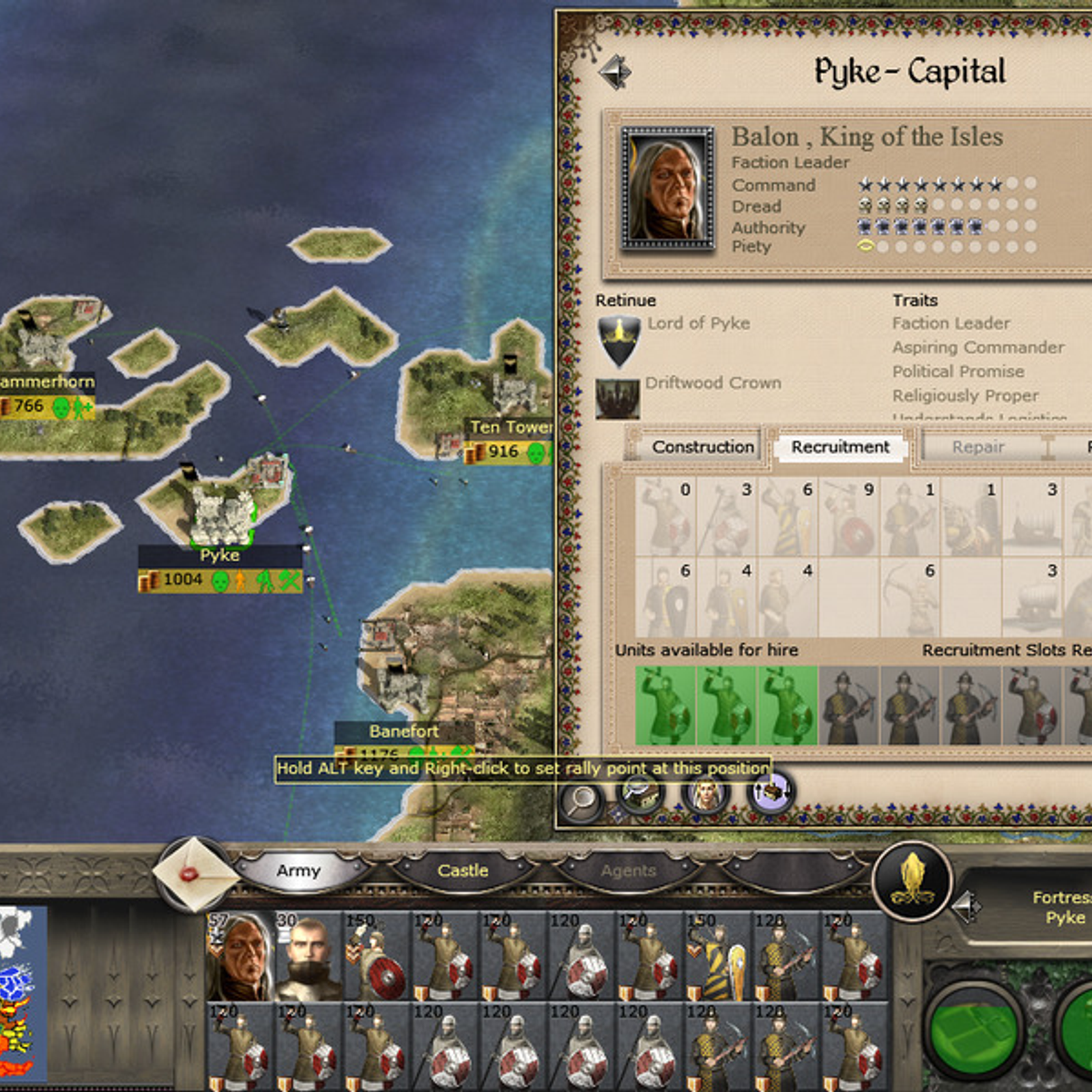Open Balon's portrait in the settlement panel
This screenshot has height=1092, width=1092.
tap(667, 187)
